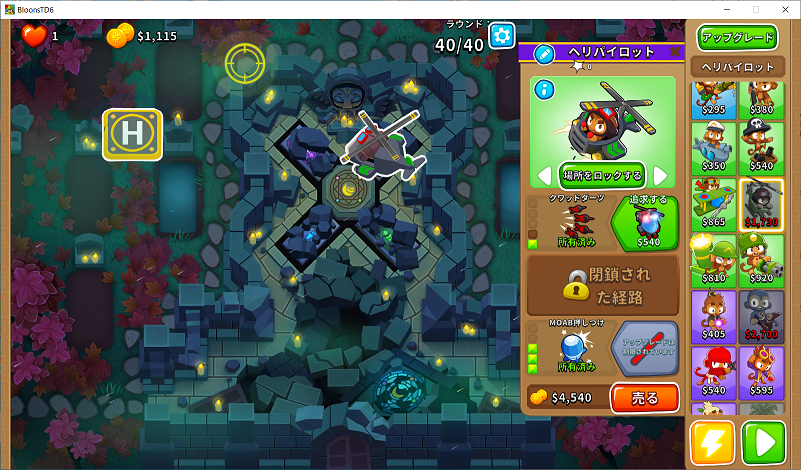
Task: Switch targeting with the right arrow
Action: tap(660, 176)
